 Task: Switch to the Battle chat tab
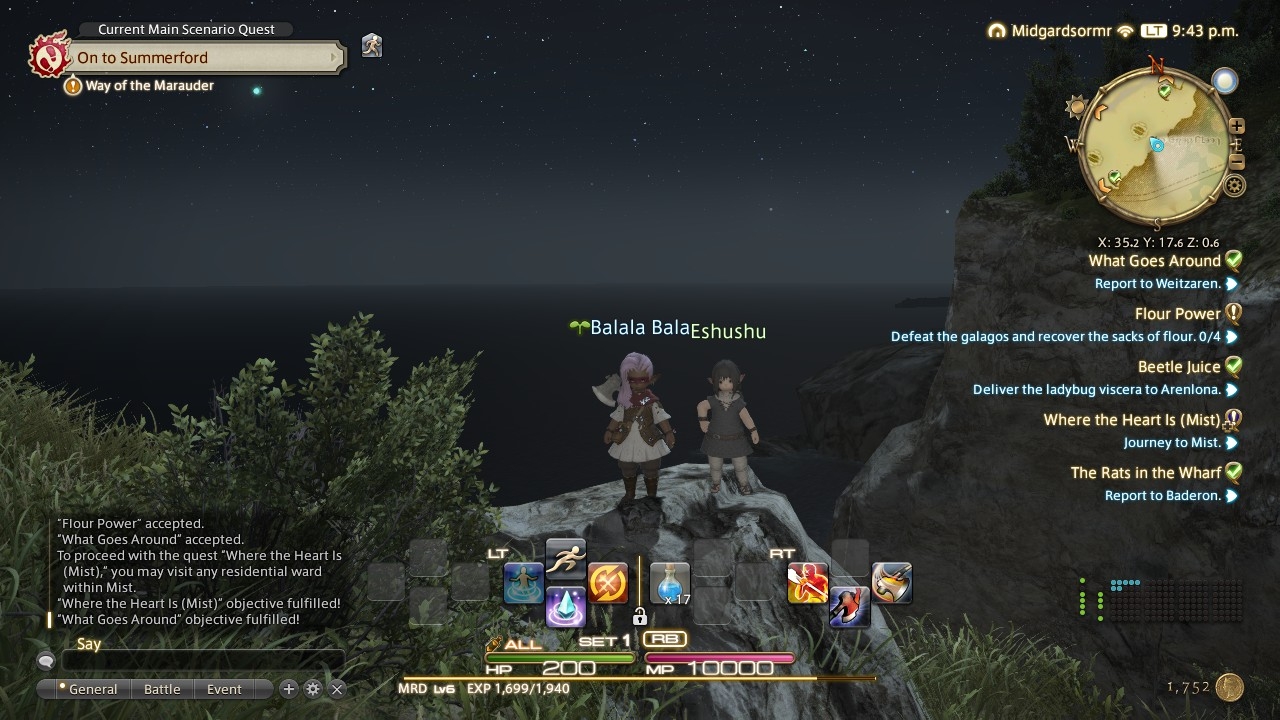tap(162, 689)
